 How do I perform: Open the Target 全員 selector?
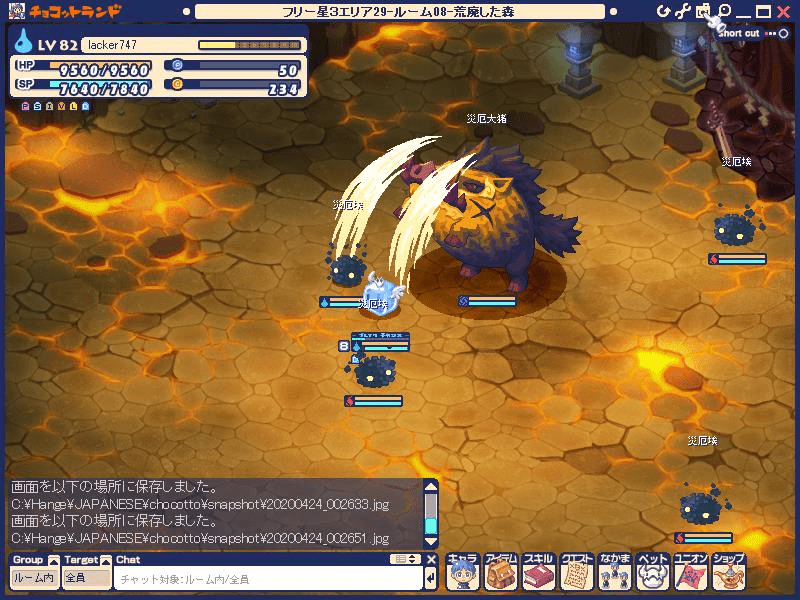click(86, 578)
